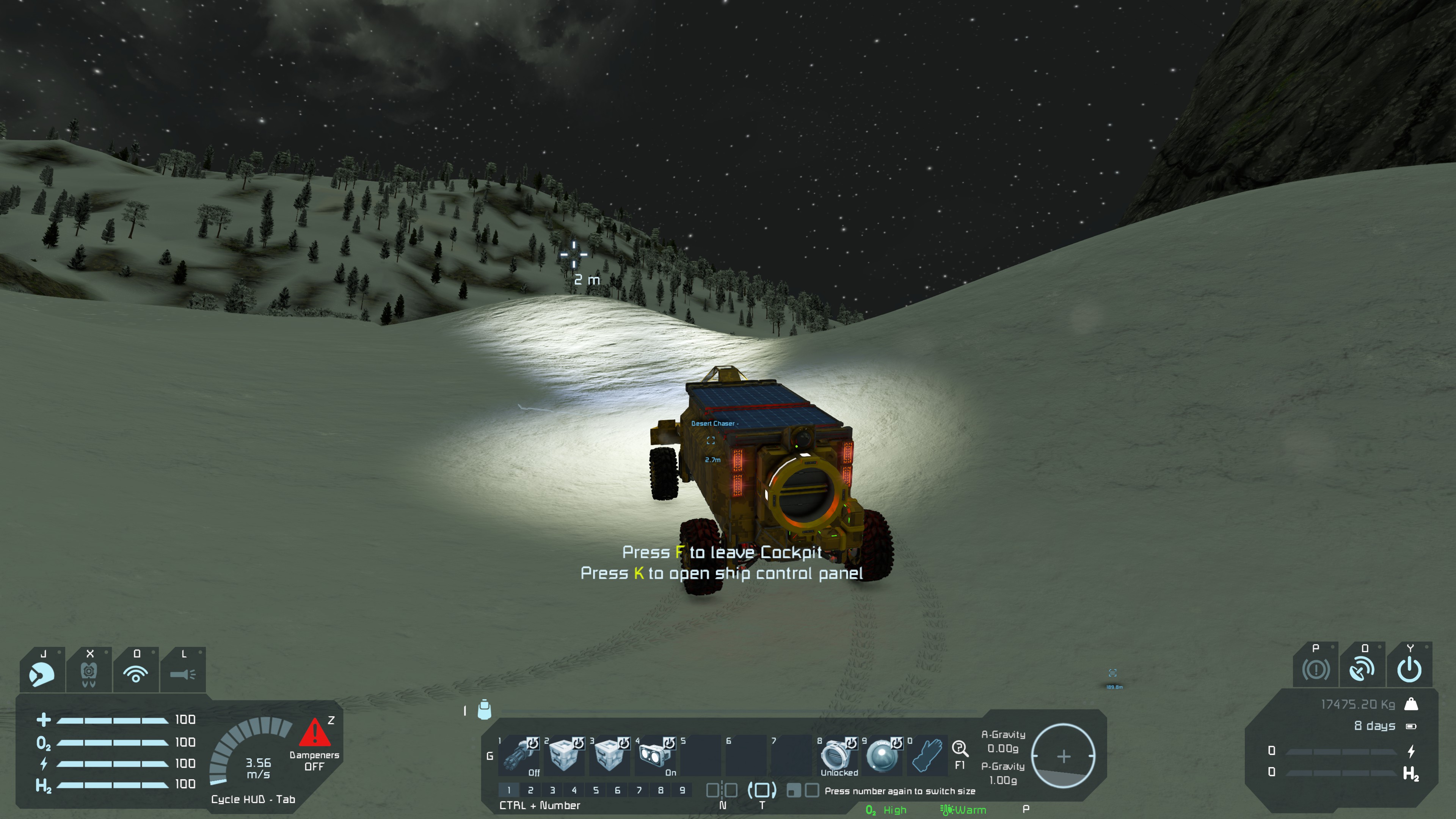Viewport: 1456px width, 819px height.
Task: Switch to toolbar page 5
Action: (596, 790)
